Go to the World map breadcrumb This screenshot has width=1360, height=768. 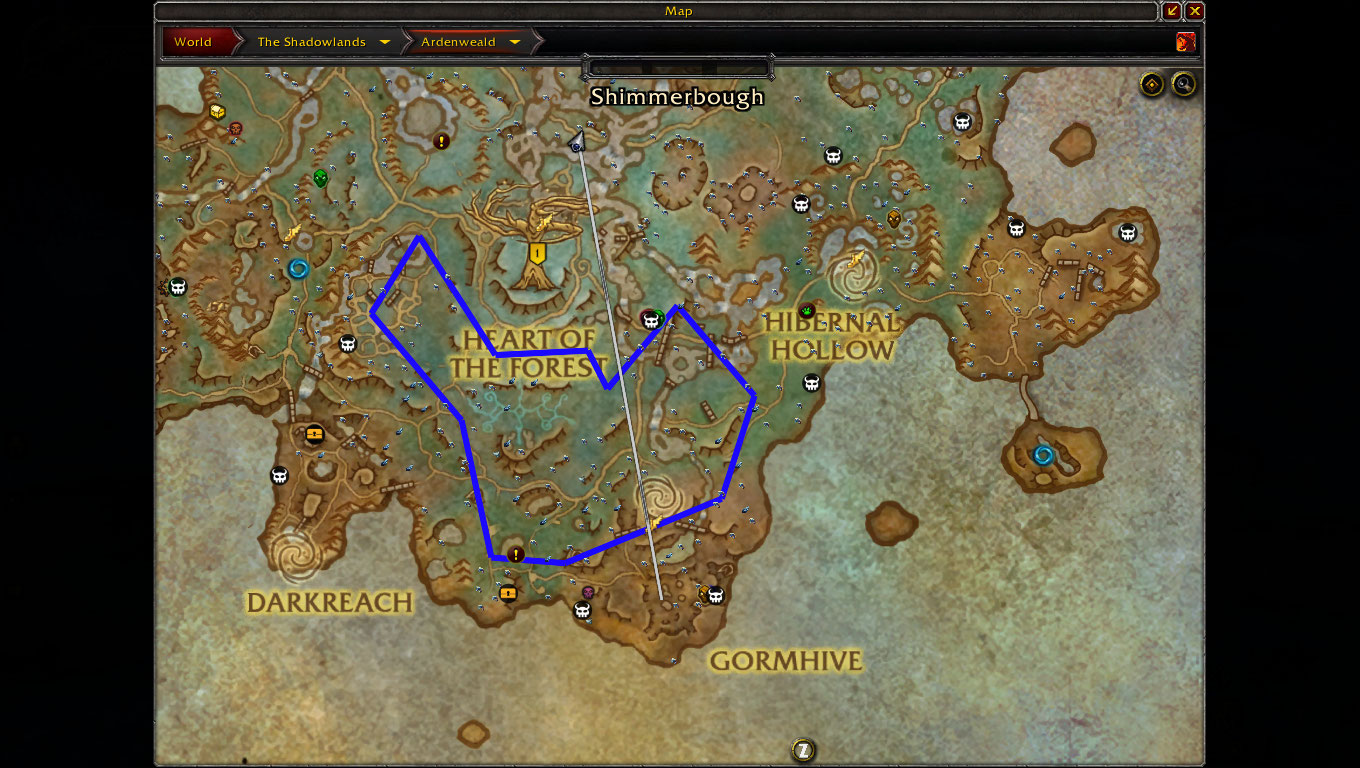coord(193,42)
